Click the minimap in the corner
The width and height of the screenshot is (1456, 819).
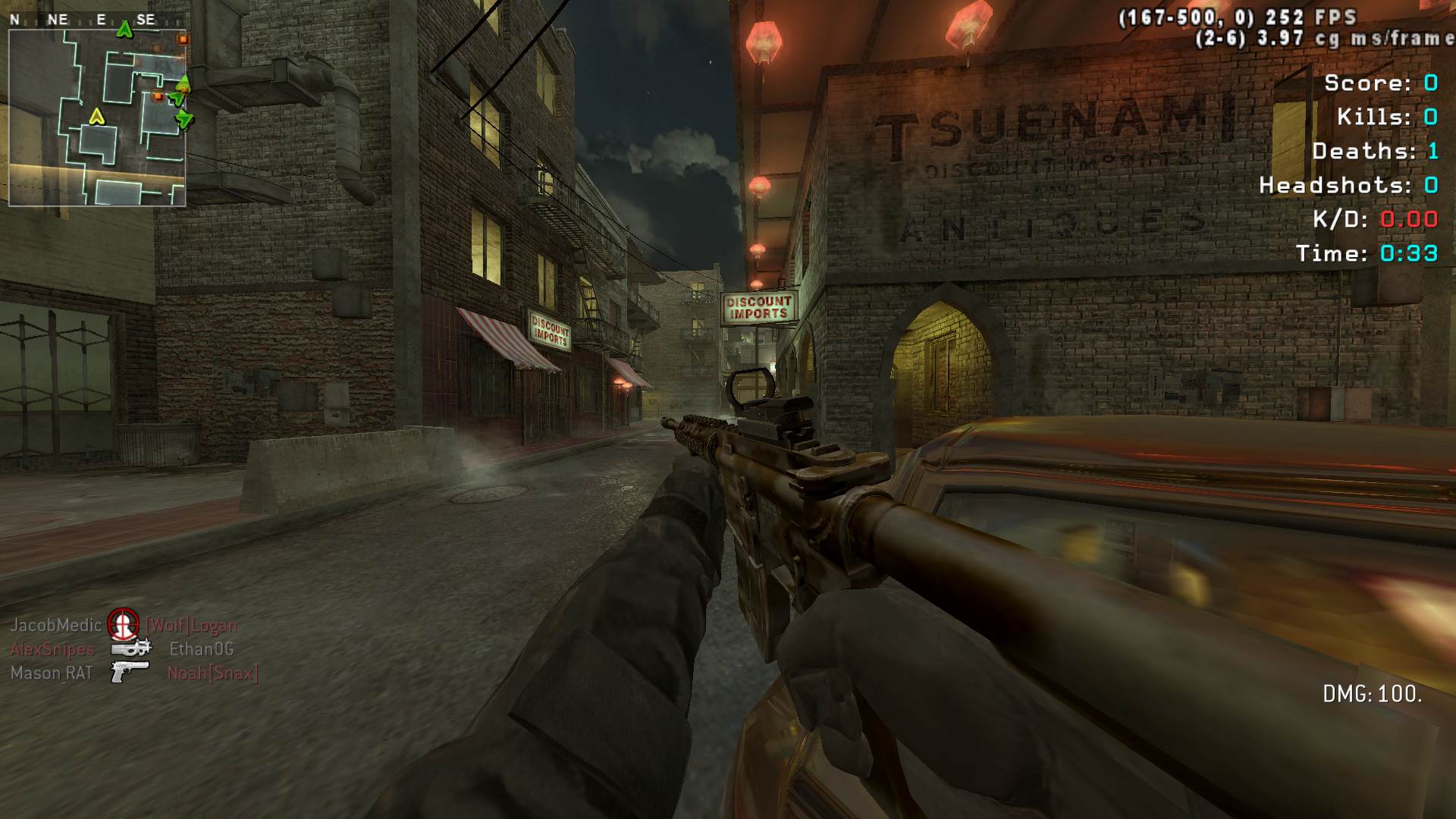coord(97,117)
